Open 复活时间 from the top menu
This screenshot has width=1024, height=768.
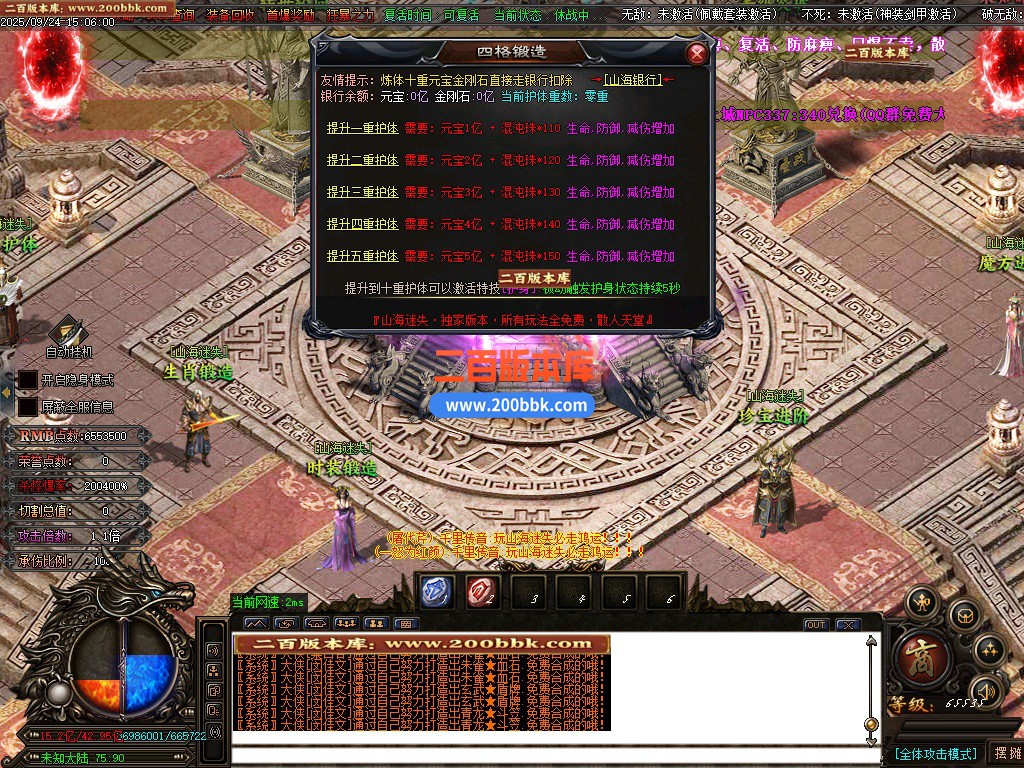(x=408, y=16)
